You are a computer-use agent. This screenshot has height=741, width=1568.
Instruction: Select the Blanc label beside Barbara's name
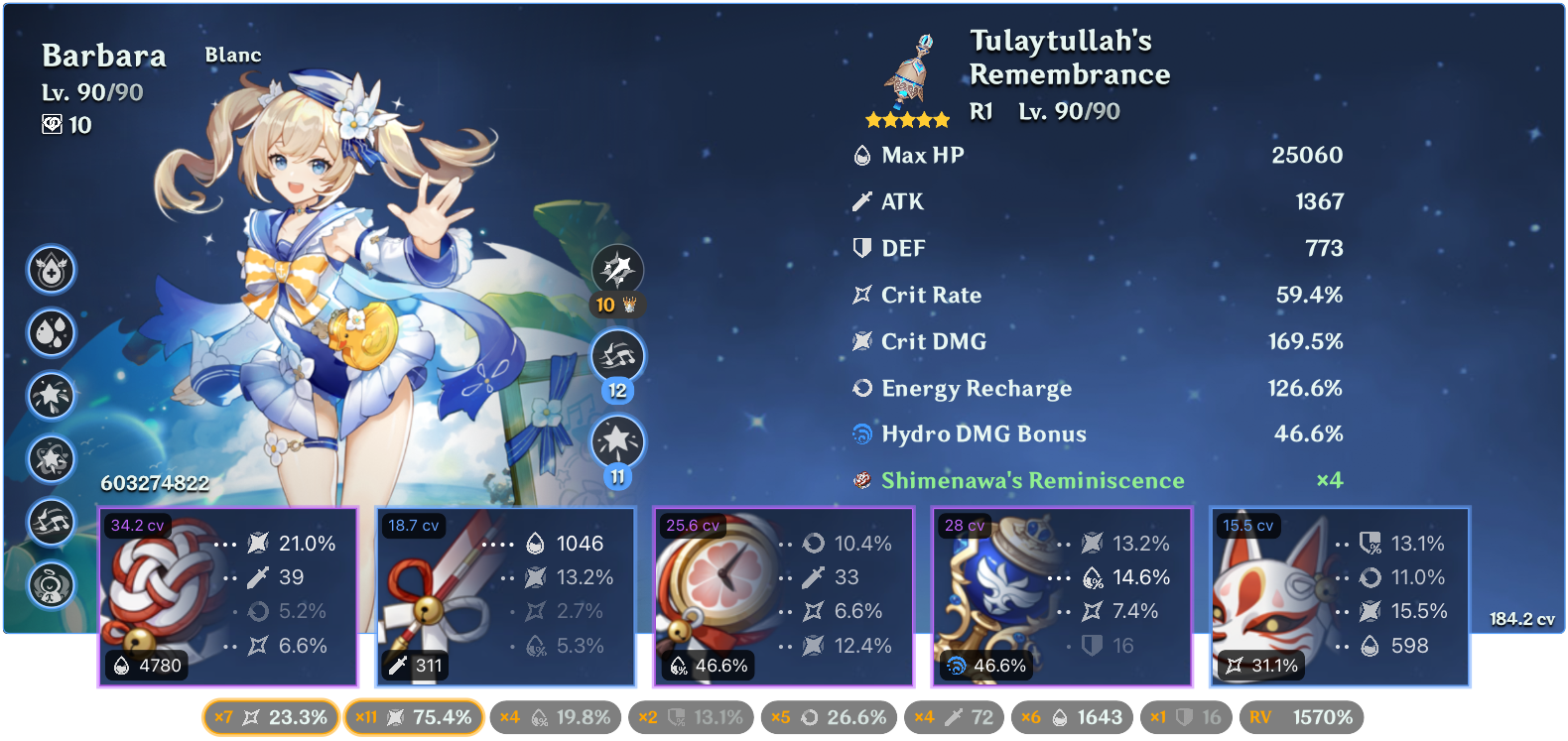click(x=231, y=56)
